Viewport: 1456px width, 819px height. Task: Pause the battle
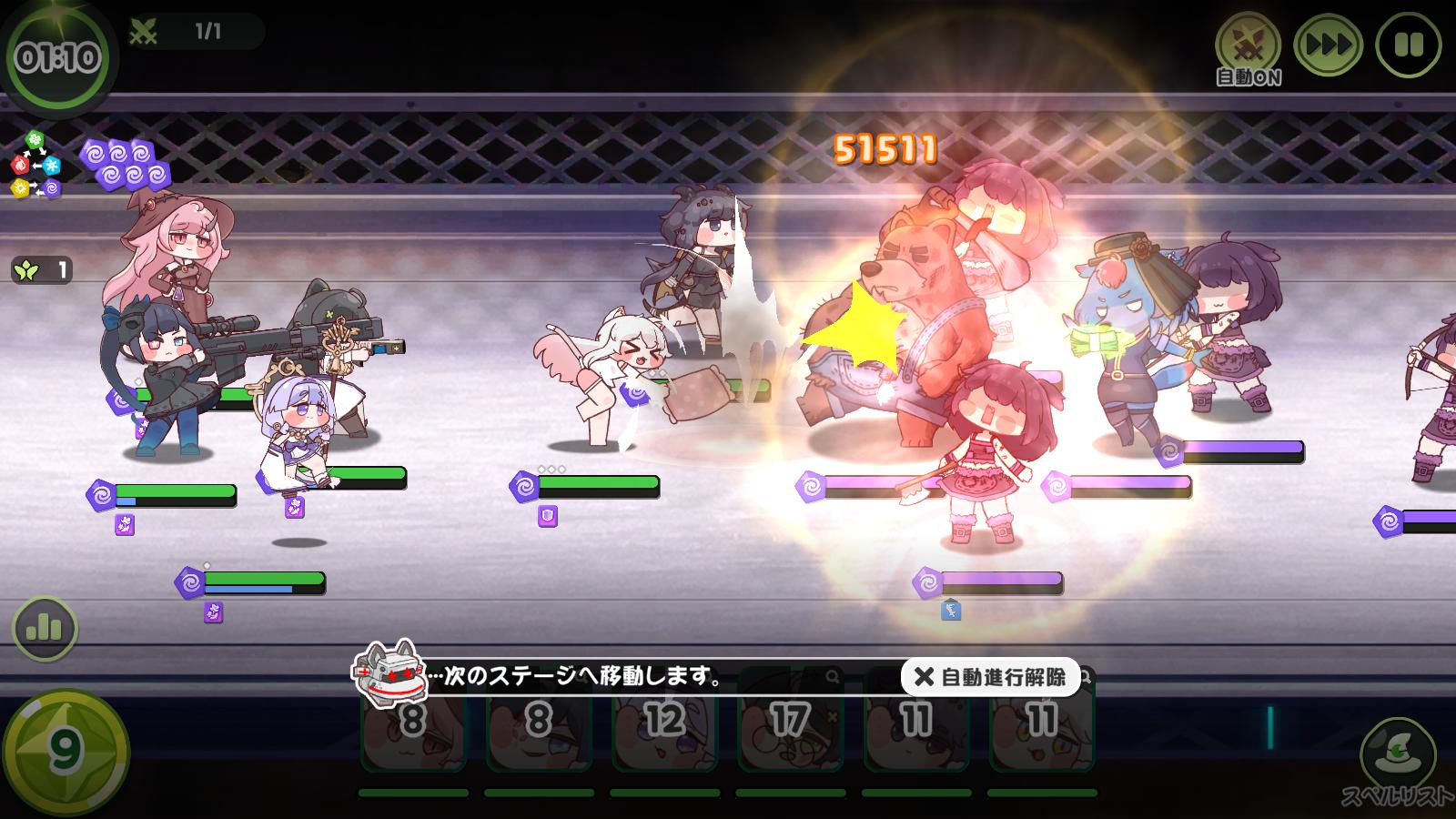(1408, 45)
